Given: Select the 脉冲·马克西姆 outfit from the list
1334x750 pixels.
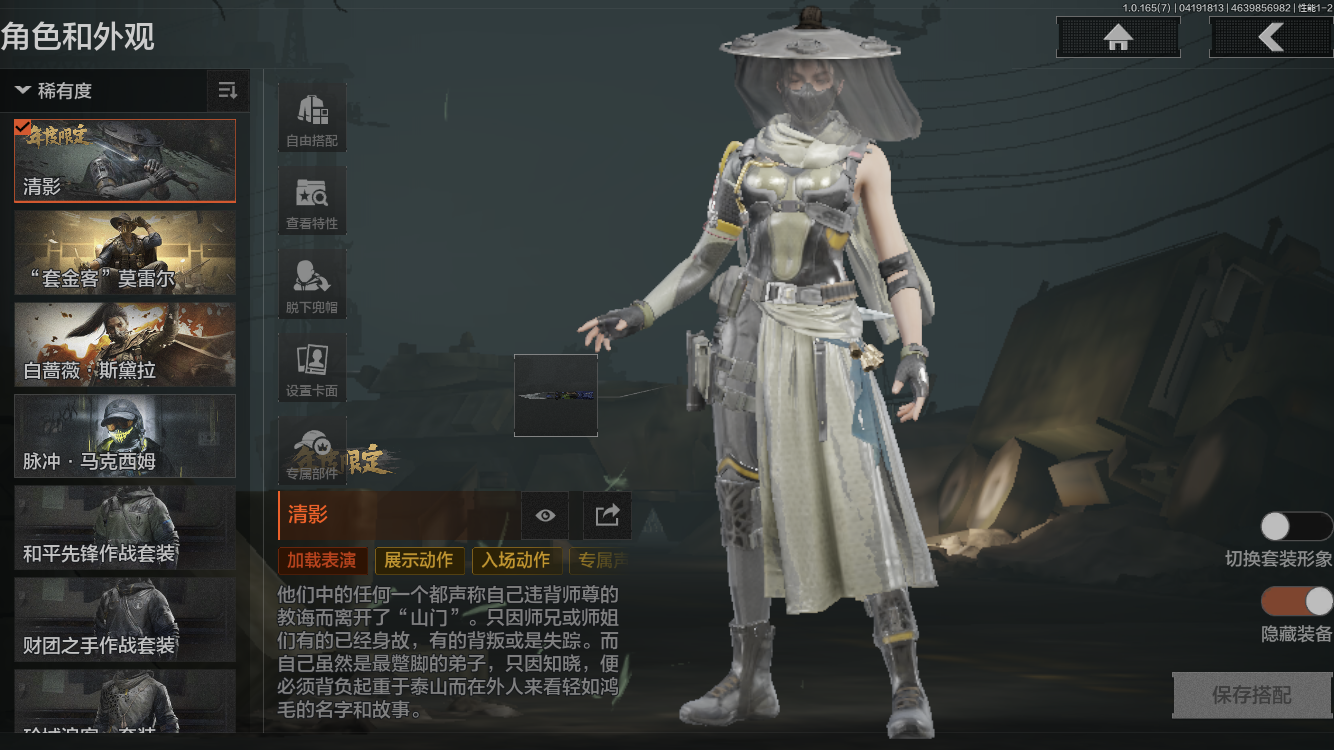Looking at the screenshot, I should [124, 435].
